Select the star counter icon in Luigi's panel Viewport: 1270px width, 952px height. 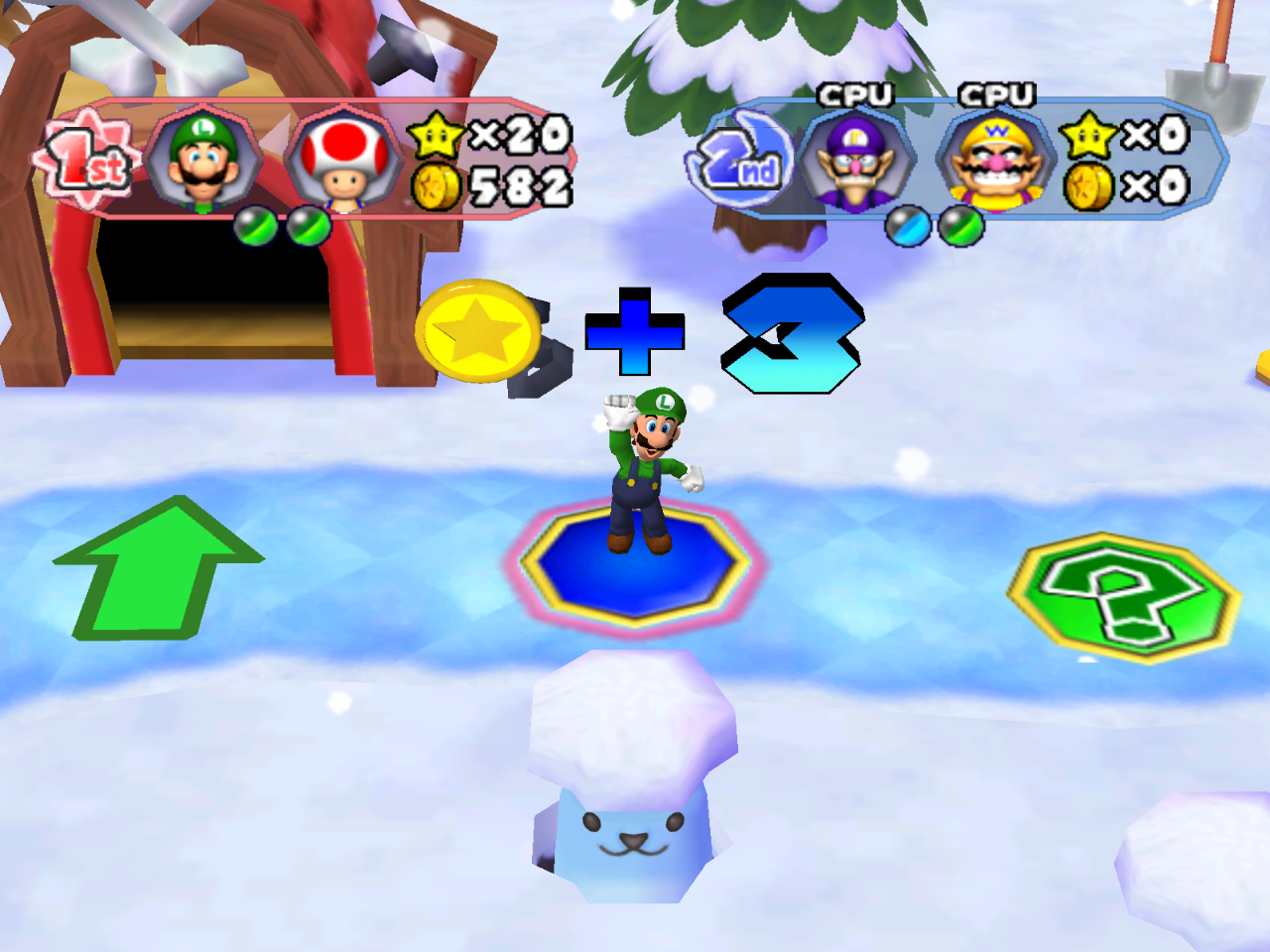pyautogui.click(x=434, y=139)
